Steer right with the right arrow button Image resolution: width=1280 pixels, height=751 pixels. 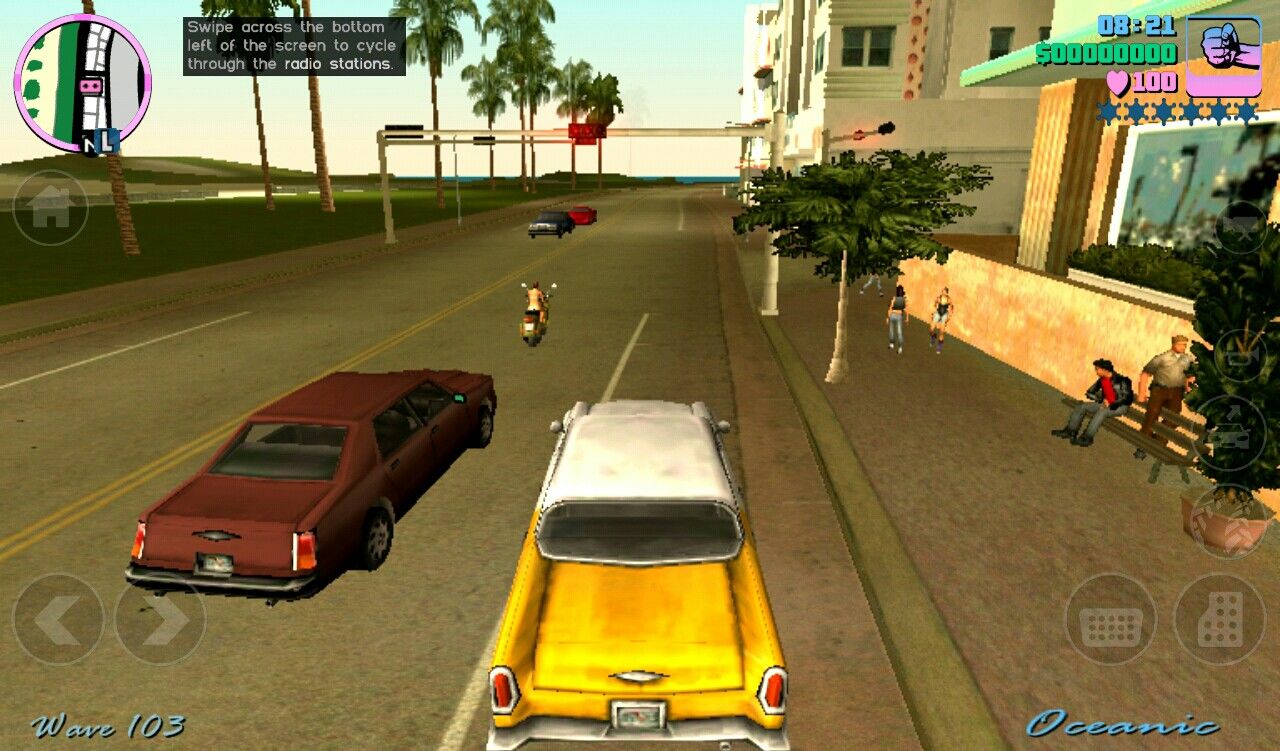[x=160, y=619]
